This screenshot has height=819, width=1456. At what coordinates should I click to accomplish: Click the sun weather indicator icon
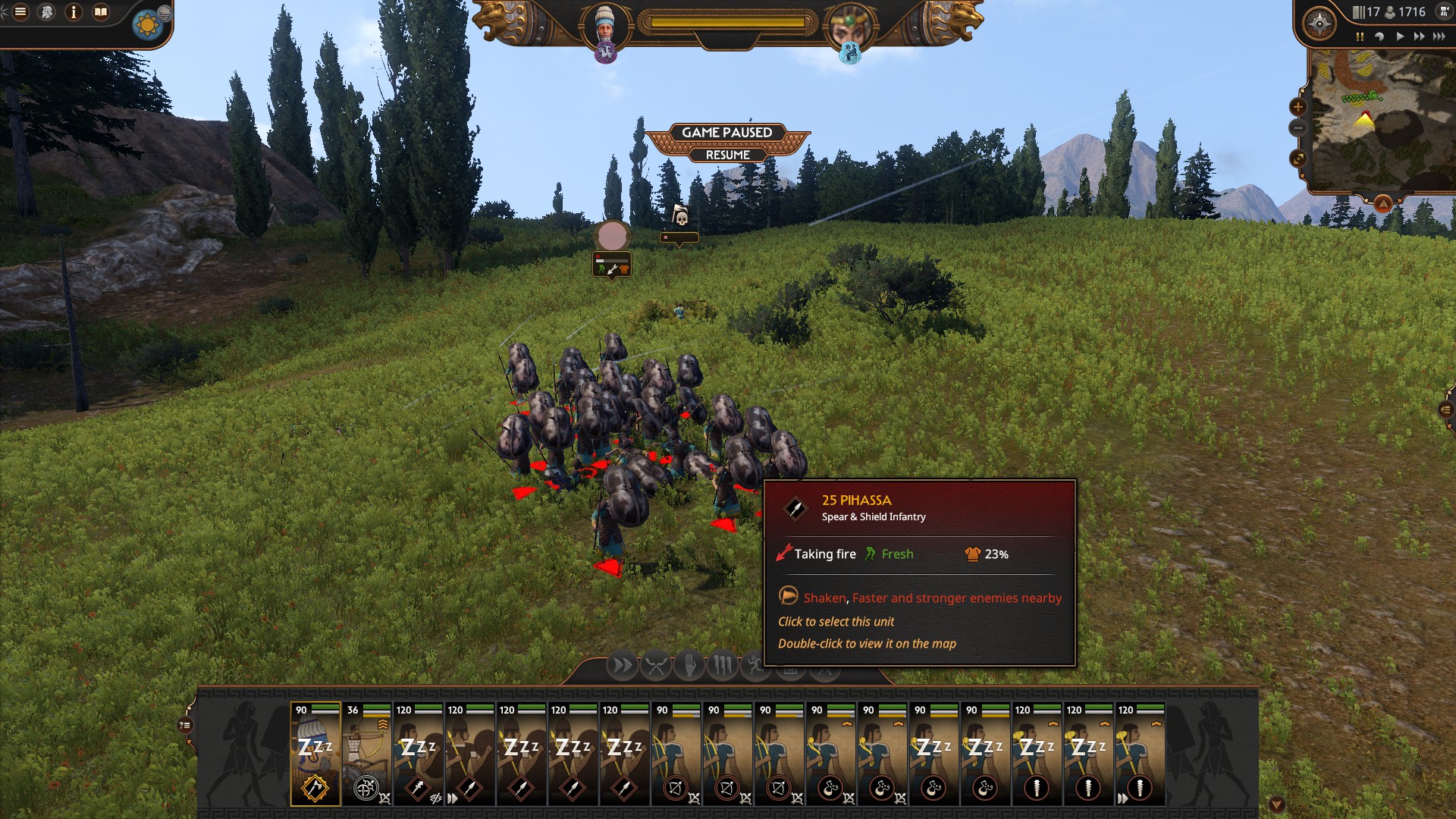click(147, 24)
